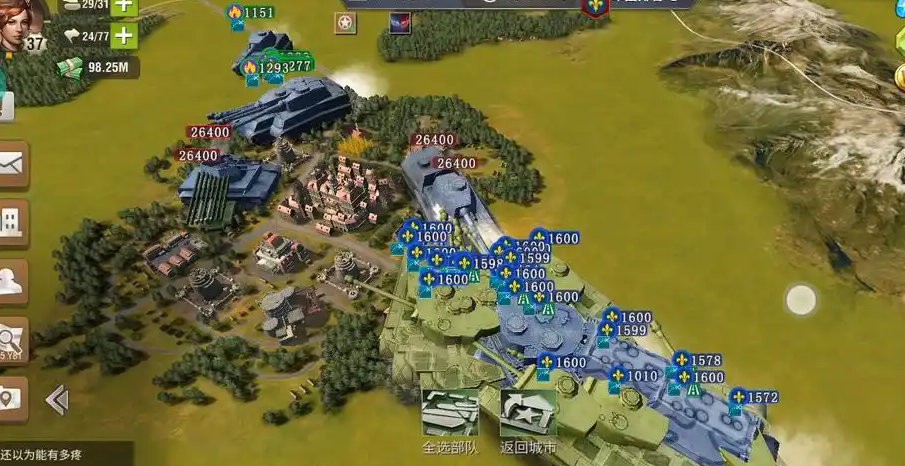Click the red-blue wing buff icon

pos(399,23)
